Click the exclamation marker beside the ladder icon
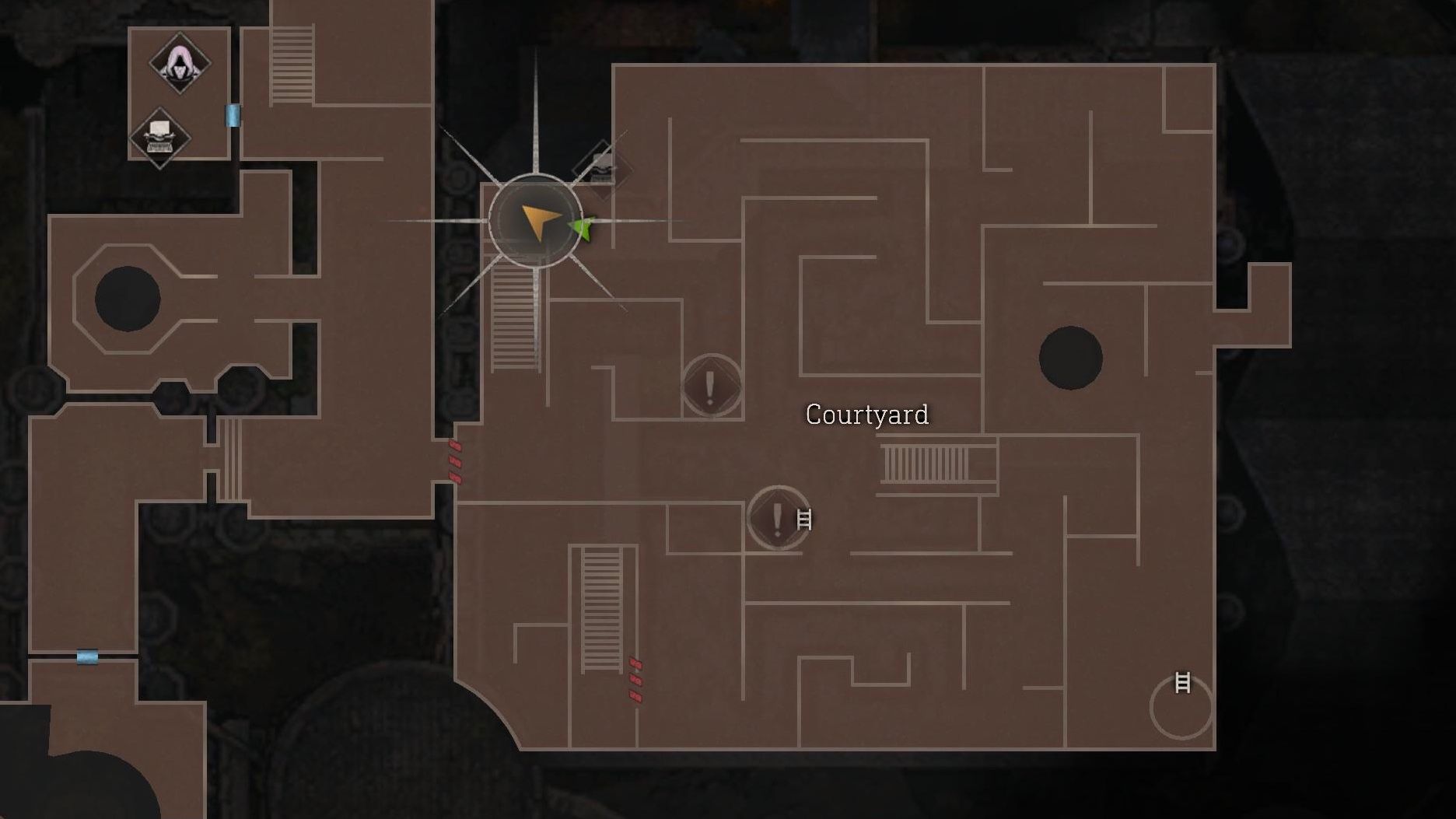 (x=778, y=518)
